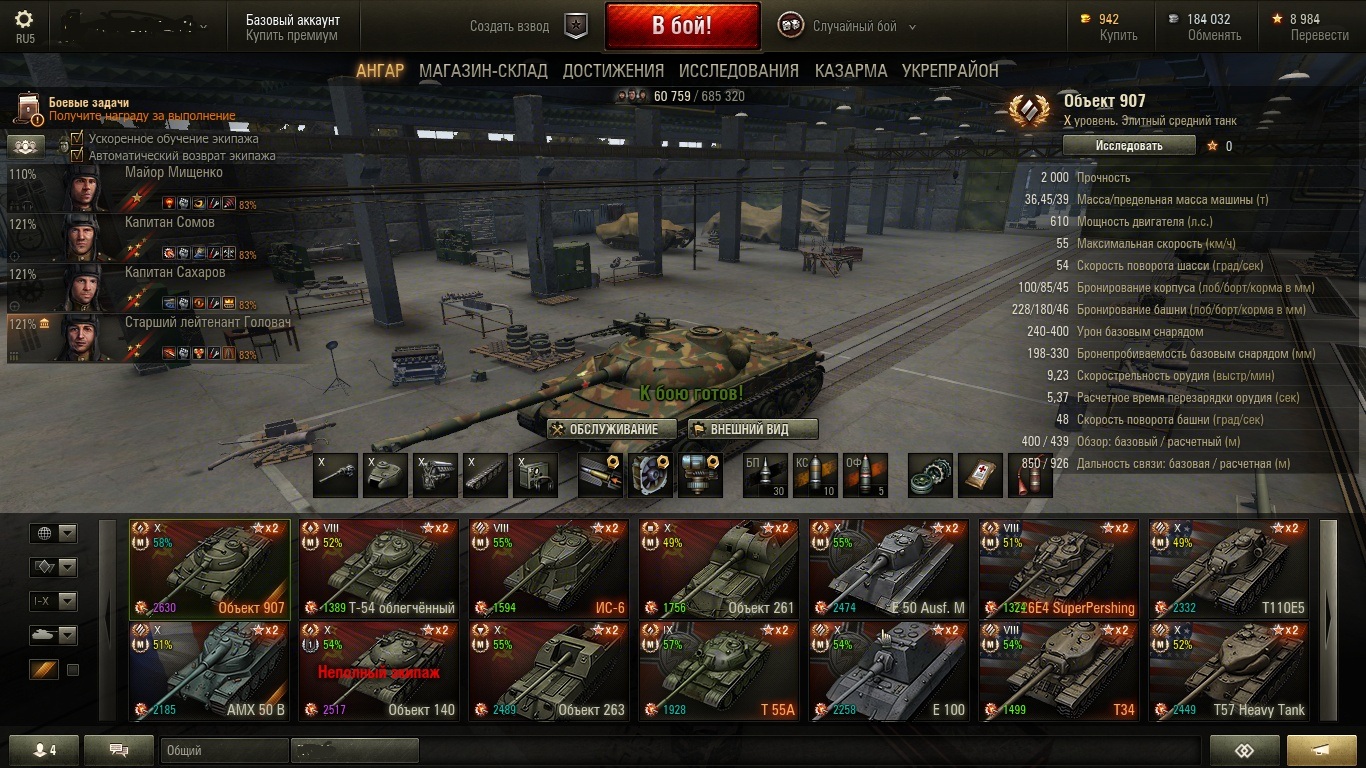1366x768 pixels.
Task: Choose the E 100 tank tile
Action: 888,670
